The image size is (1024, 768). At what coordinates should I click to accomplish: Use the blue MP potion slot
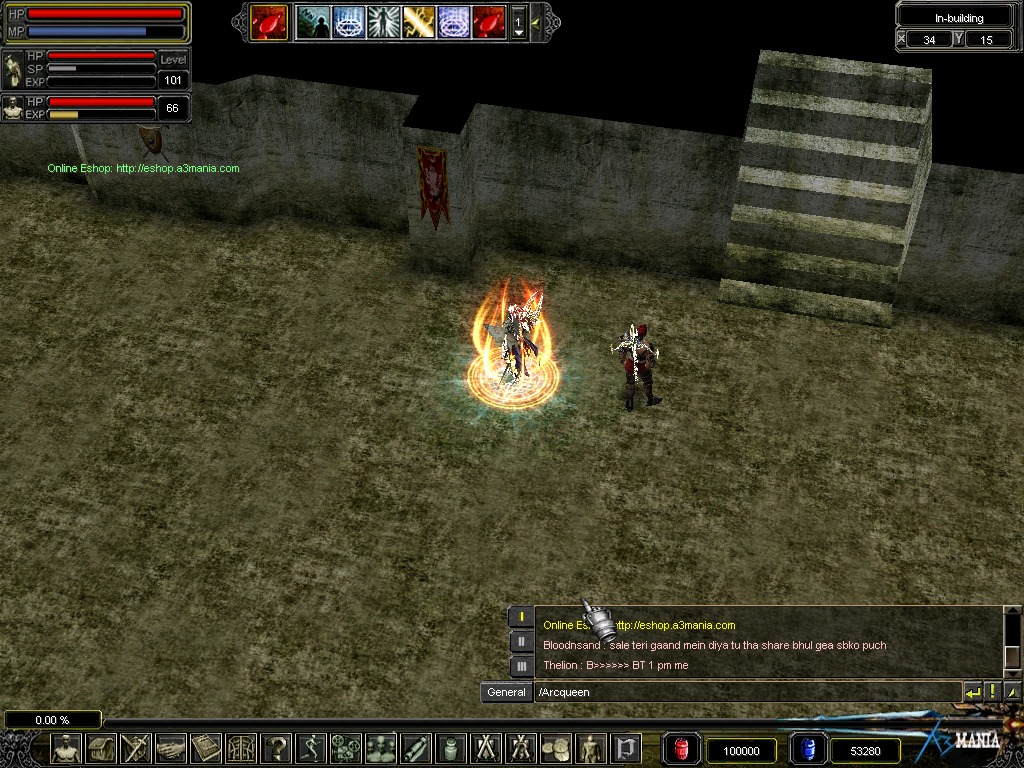[x=808, y=749]
